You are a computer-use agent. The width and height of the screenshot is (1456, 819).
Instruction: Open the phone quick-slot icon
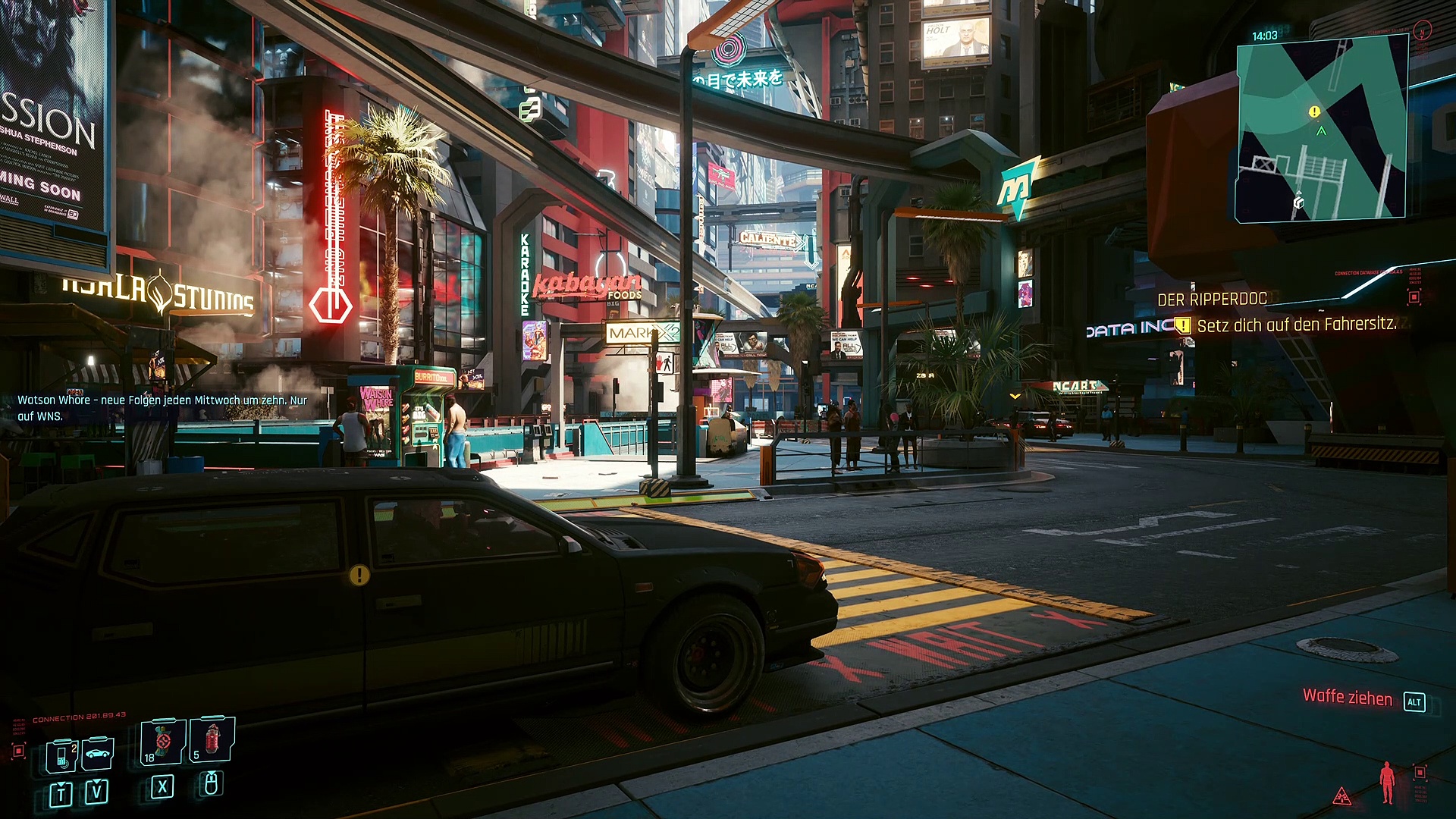(x=61, y=755)
